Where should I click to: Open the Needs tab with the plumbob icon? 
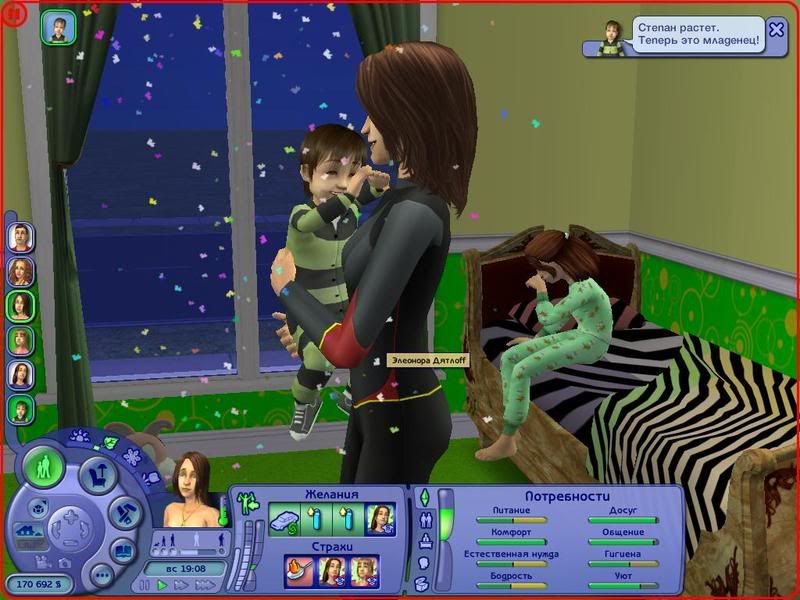[x=423, y=497]
